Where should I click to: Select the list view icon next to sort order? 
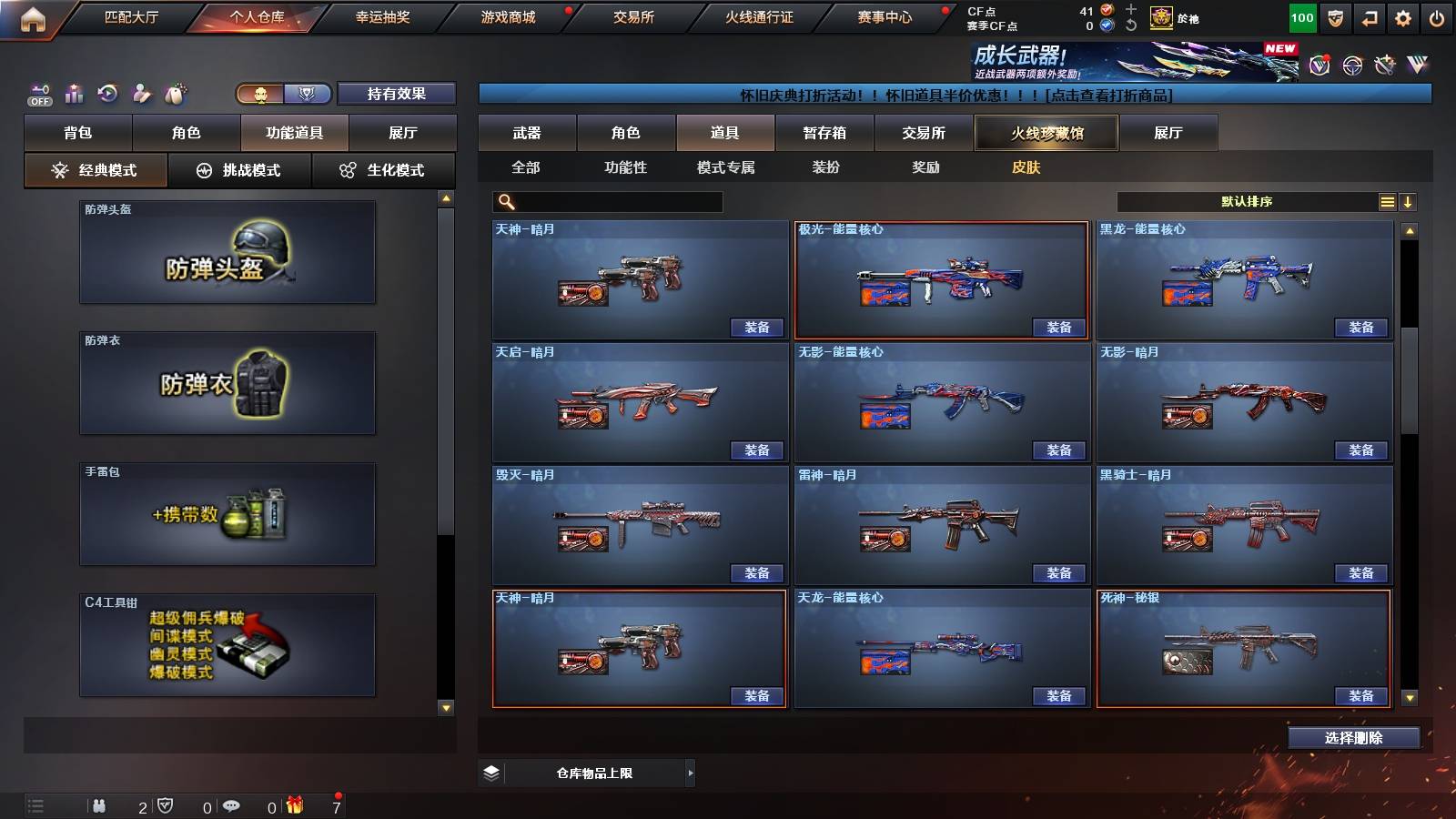[1387, 201]
